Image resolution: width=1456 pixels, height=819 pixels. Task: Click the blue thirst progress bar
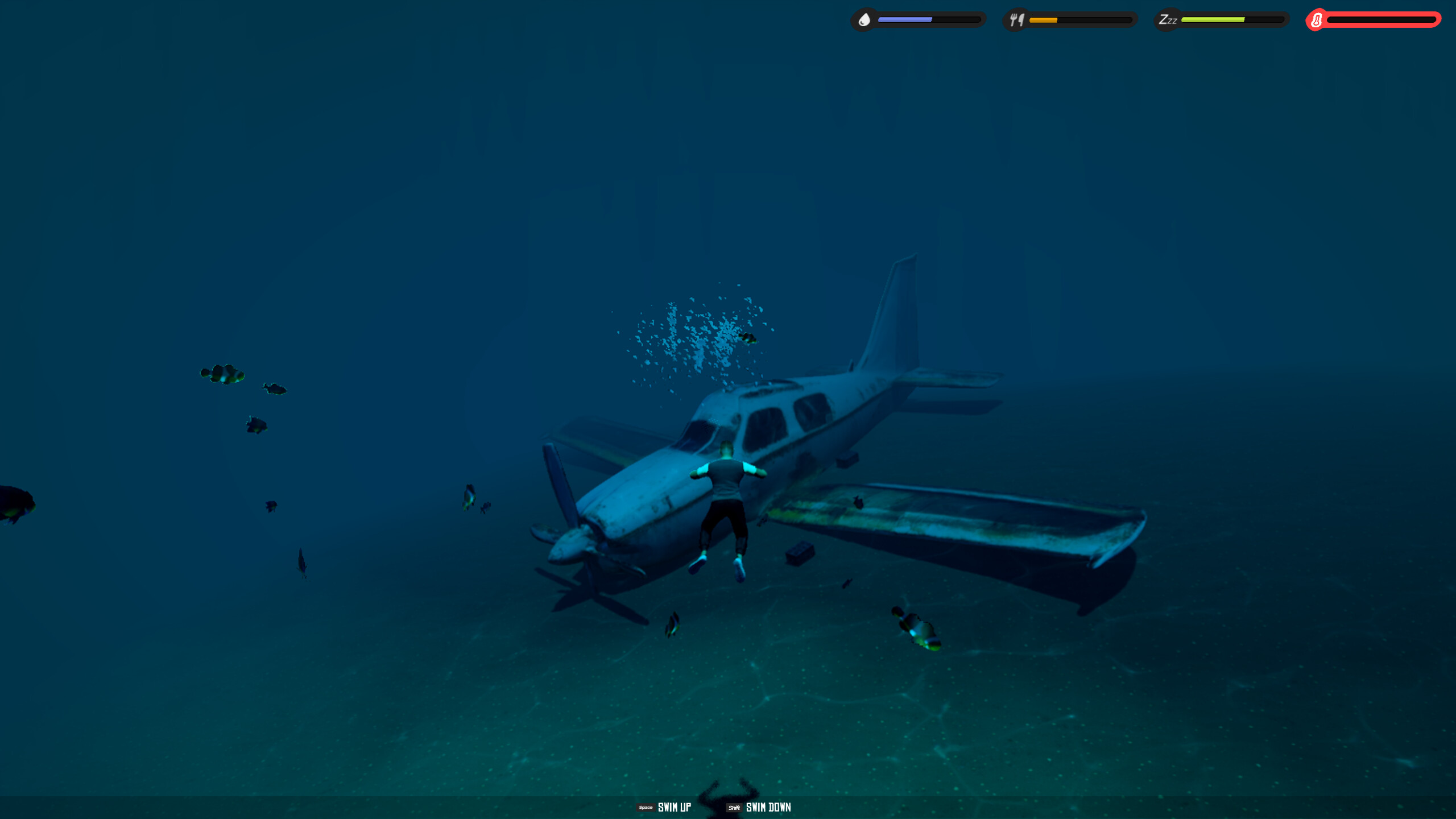point(904,19)
